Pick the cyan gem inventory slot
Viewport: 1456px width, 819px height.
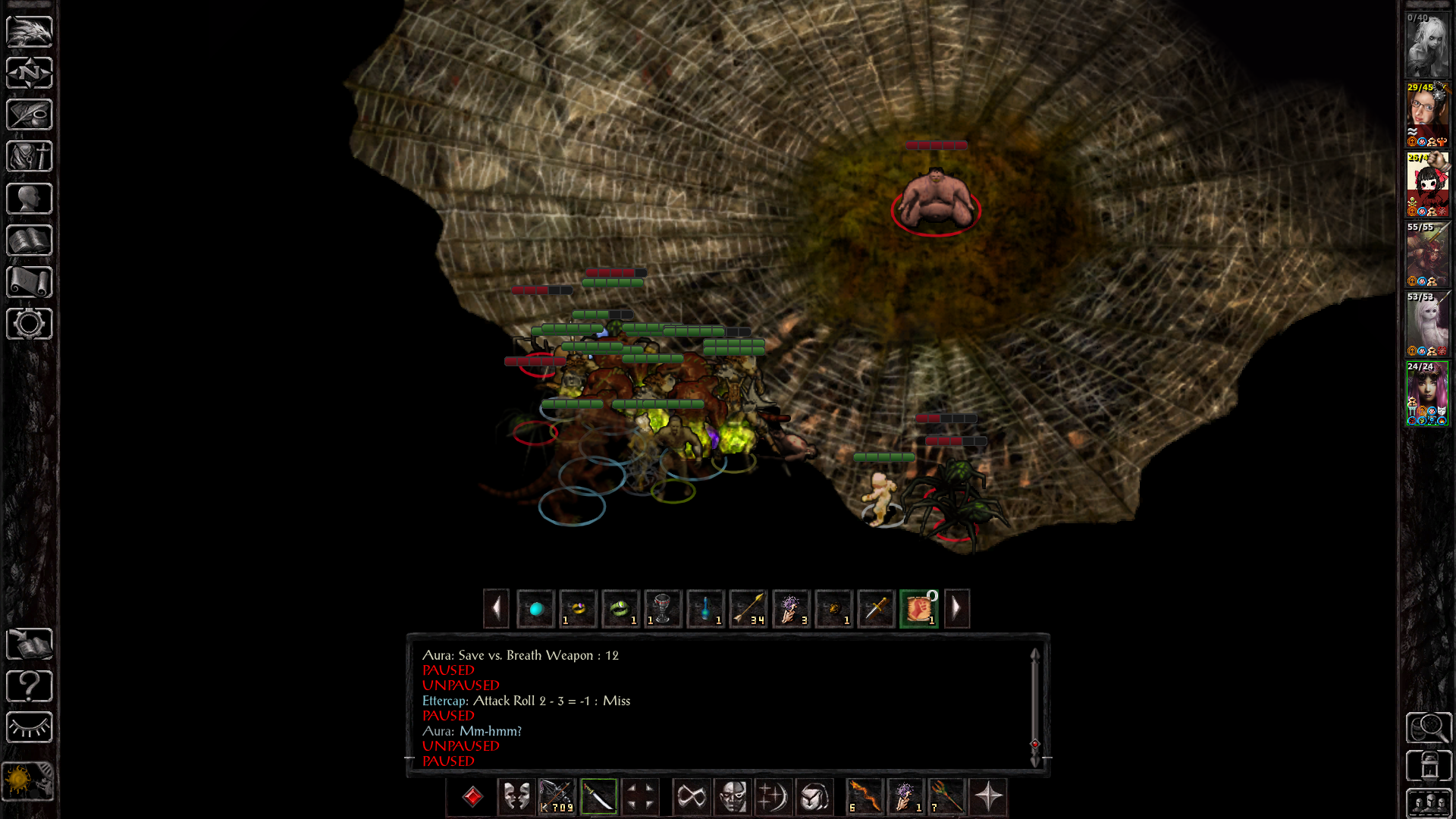[536, 608]
